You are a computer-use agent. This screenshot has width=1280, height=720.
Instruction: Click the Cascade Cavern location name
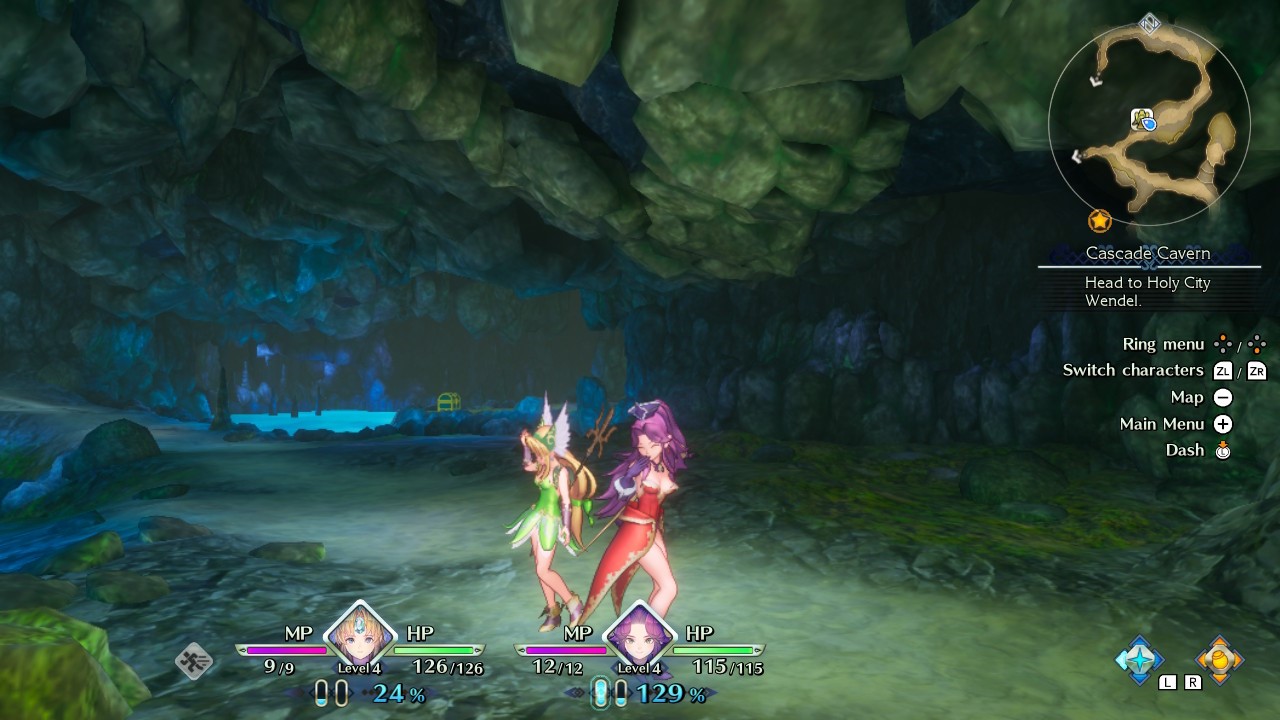(x=1147, y=254)
